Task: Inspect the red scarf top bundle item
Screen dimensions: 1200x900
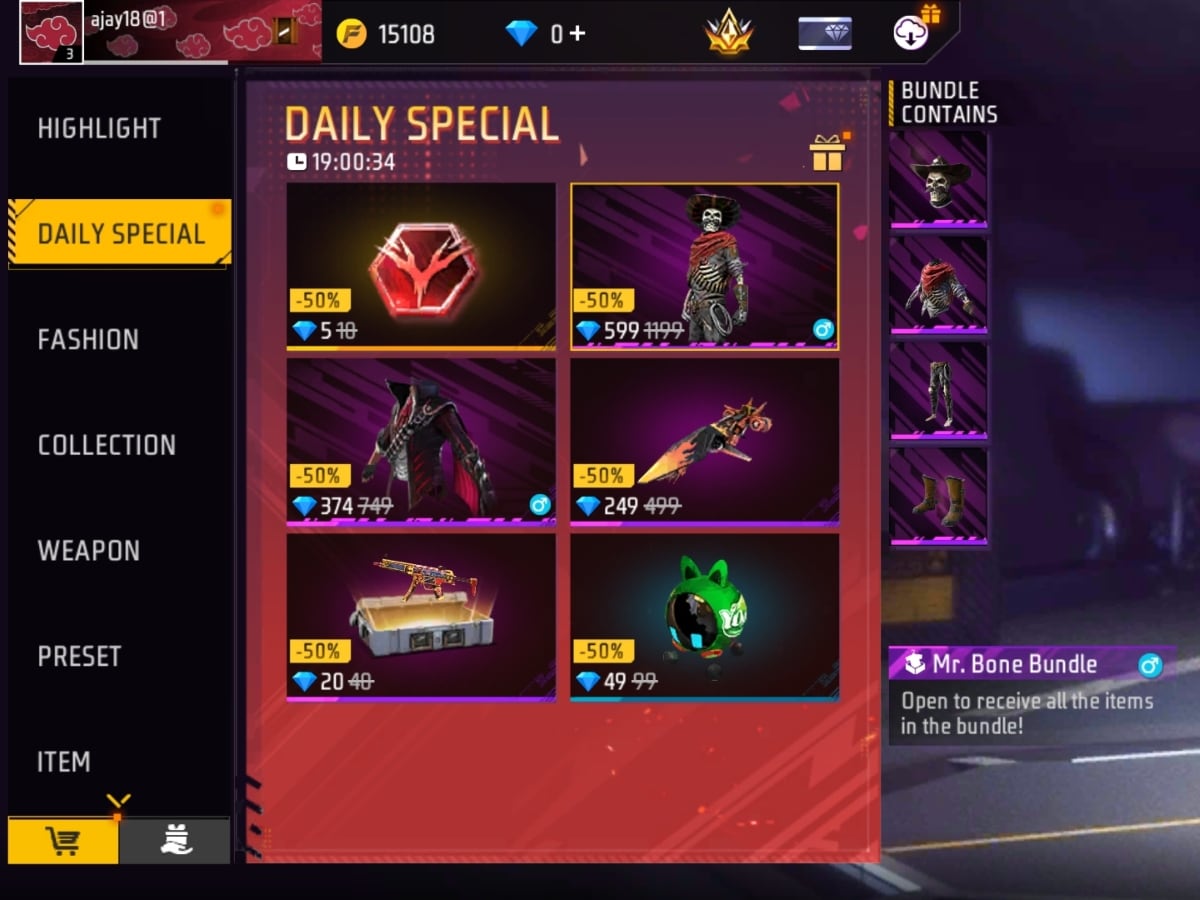Action: click(x=938, y=284)
